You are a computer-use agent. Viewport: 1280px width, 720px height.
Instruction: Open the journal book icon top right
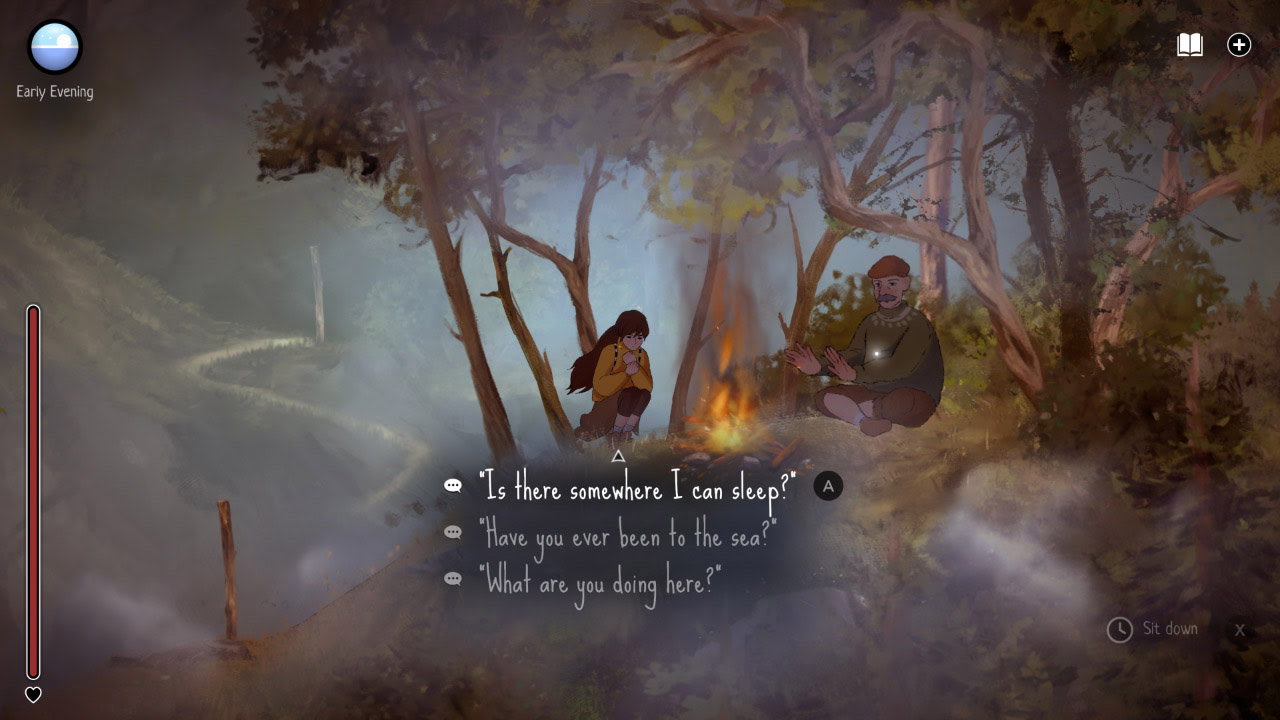(x=1191, y=44)
